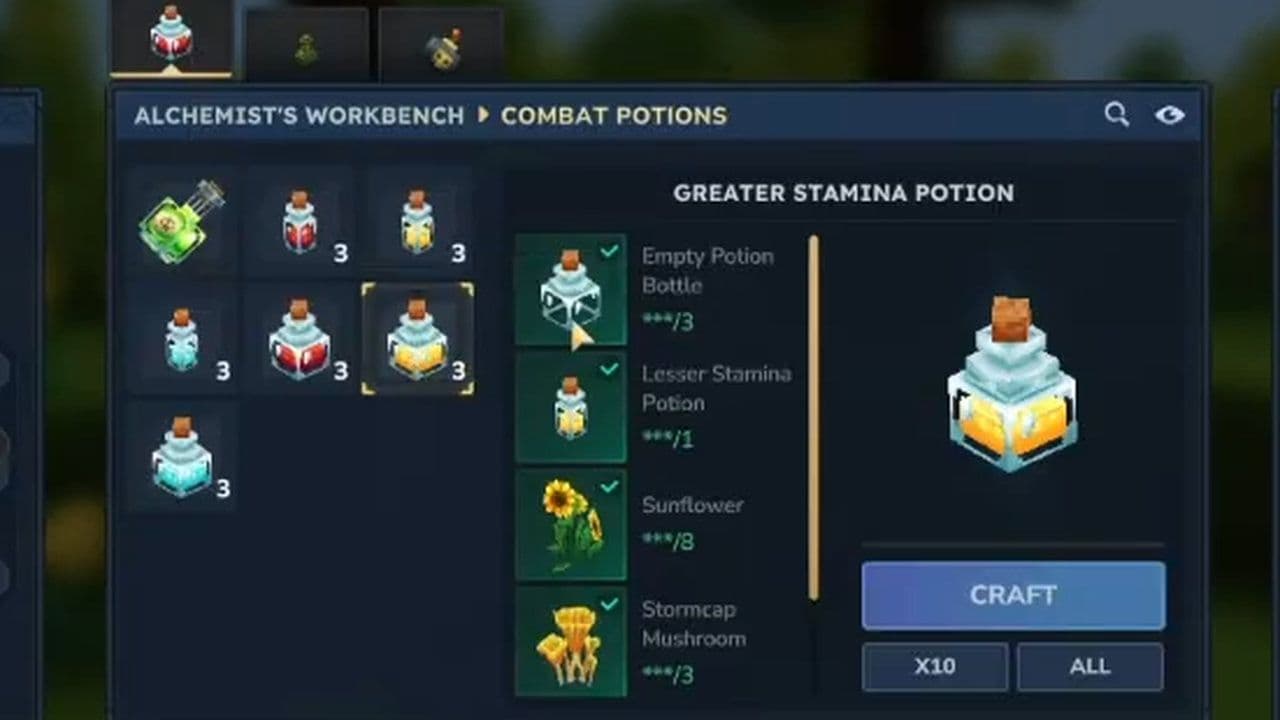Select the Greater Health Potion recipe
The height and width of the screenshot is (720, 1280).
tap(301, 337)
